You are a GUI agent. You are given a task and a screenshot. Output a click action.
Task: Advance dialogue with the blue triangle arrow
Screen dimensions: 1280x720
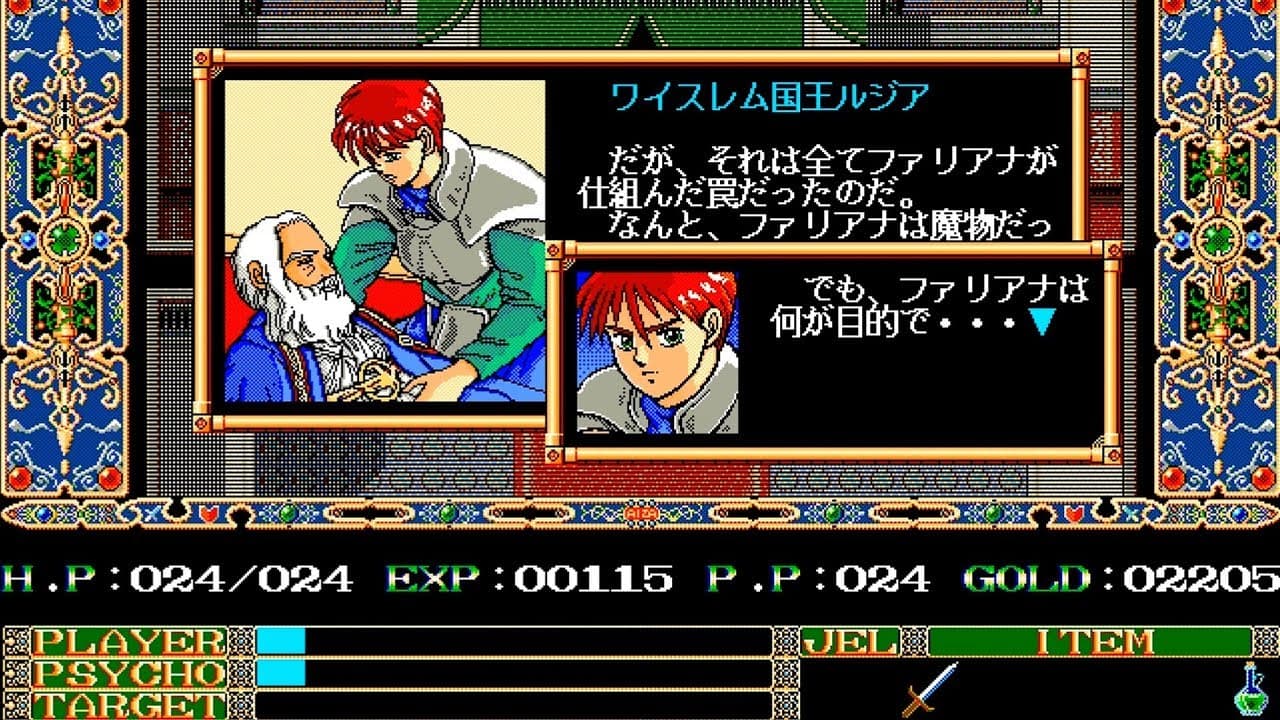click(x=1043, y=322)
